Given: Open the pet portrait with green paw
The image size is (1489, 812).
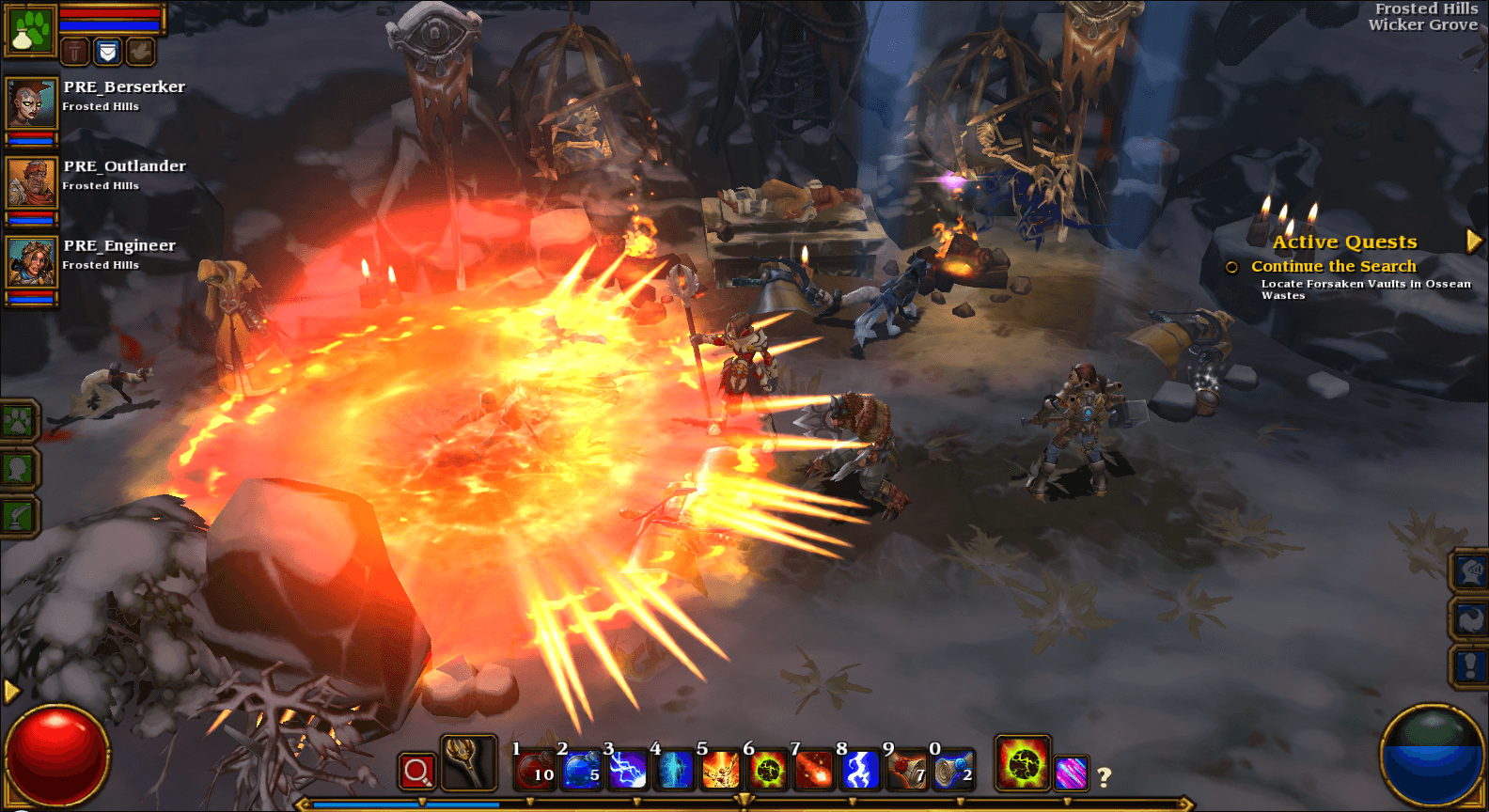Looking at the screenshot, I should coord(31,30).
